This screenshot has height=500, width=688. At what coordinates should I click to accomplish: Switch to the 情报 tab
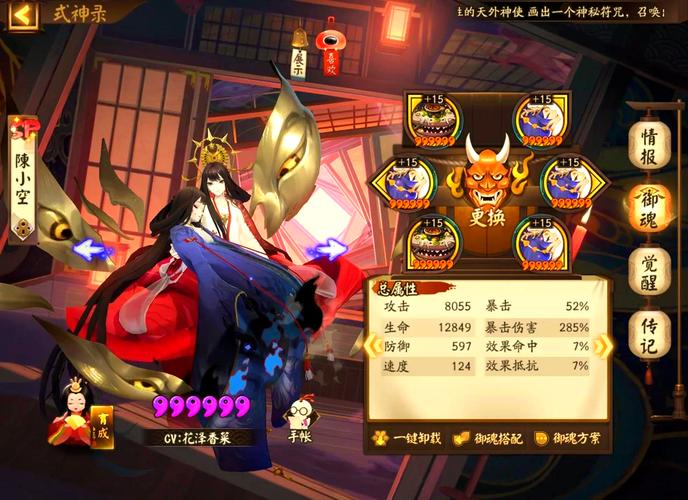648,144
